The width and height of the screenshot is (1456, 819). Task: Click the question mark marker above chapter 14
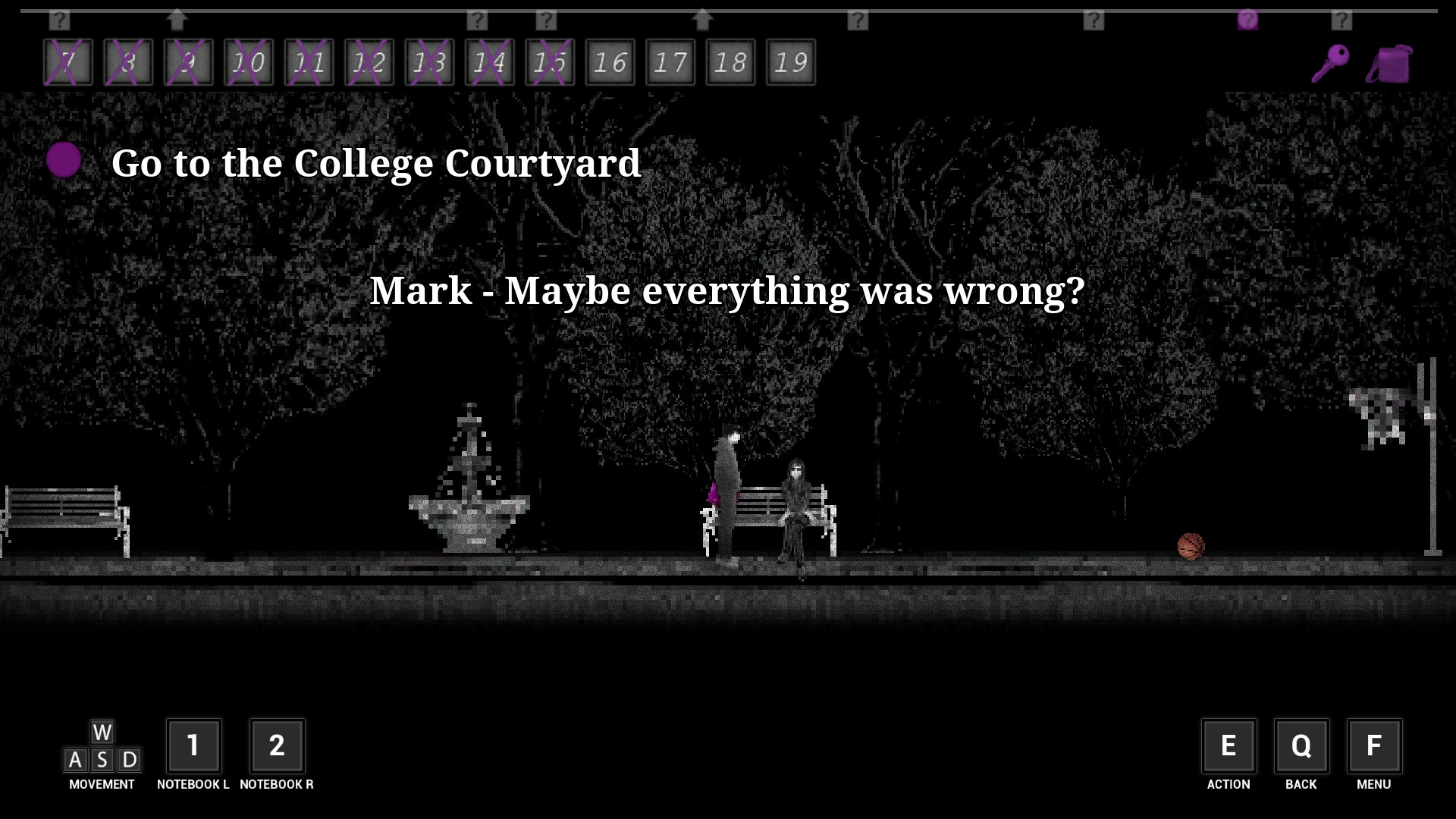[x=476, y=20]
